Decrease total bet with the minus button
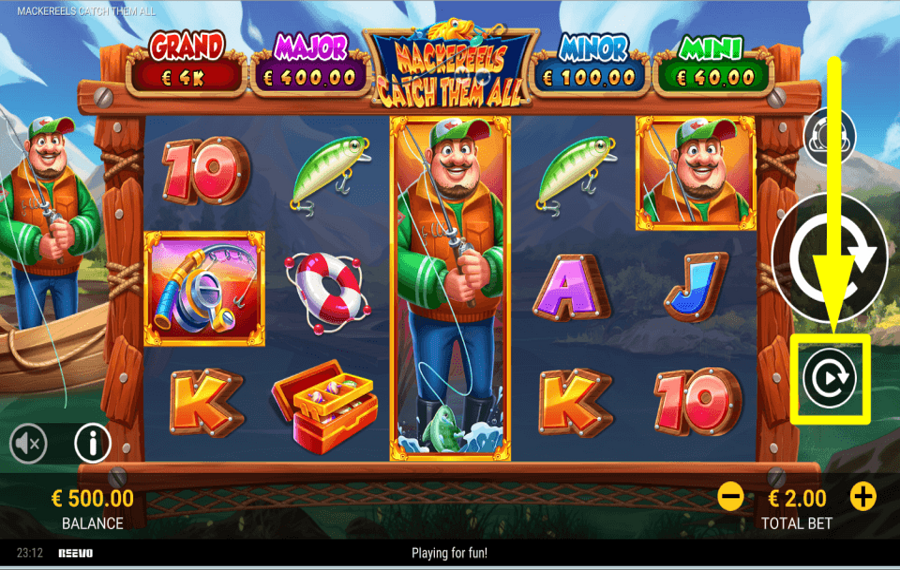The height and width of the screenshot is (570, 900). [x=731, y=496]
